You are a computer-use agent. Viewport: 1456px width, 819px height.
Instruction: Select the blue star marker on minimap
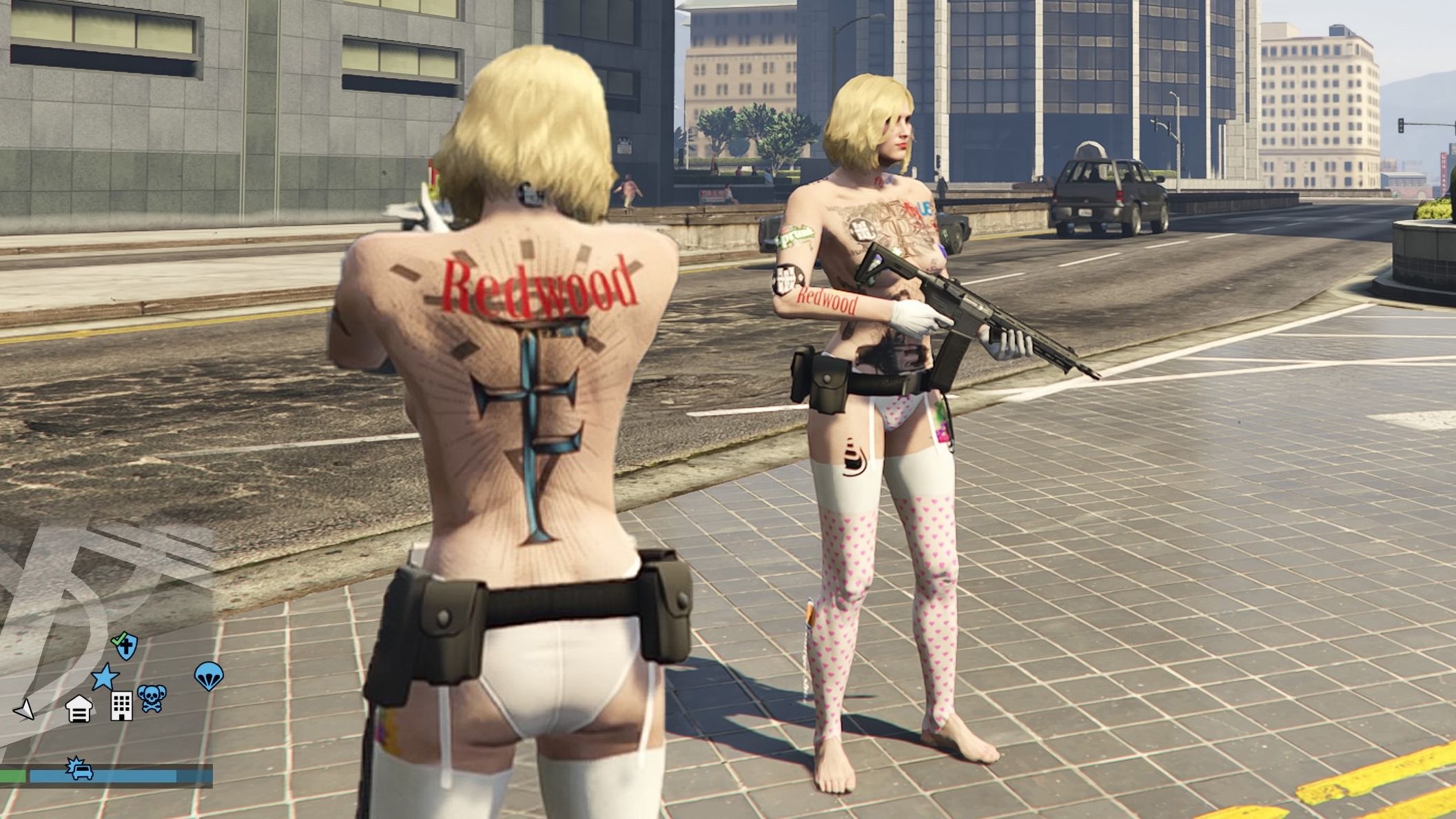(105, 677)
